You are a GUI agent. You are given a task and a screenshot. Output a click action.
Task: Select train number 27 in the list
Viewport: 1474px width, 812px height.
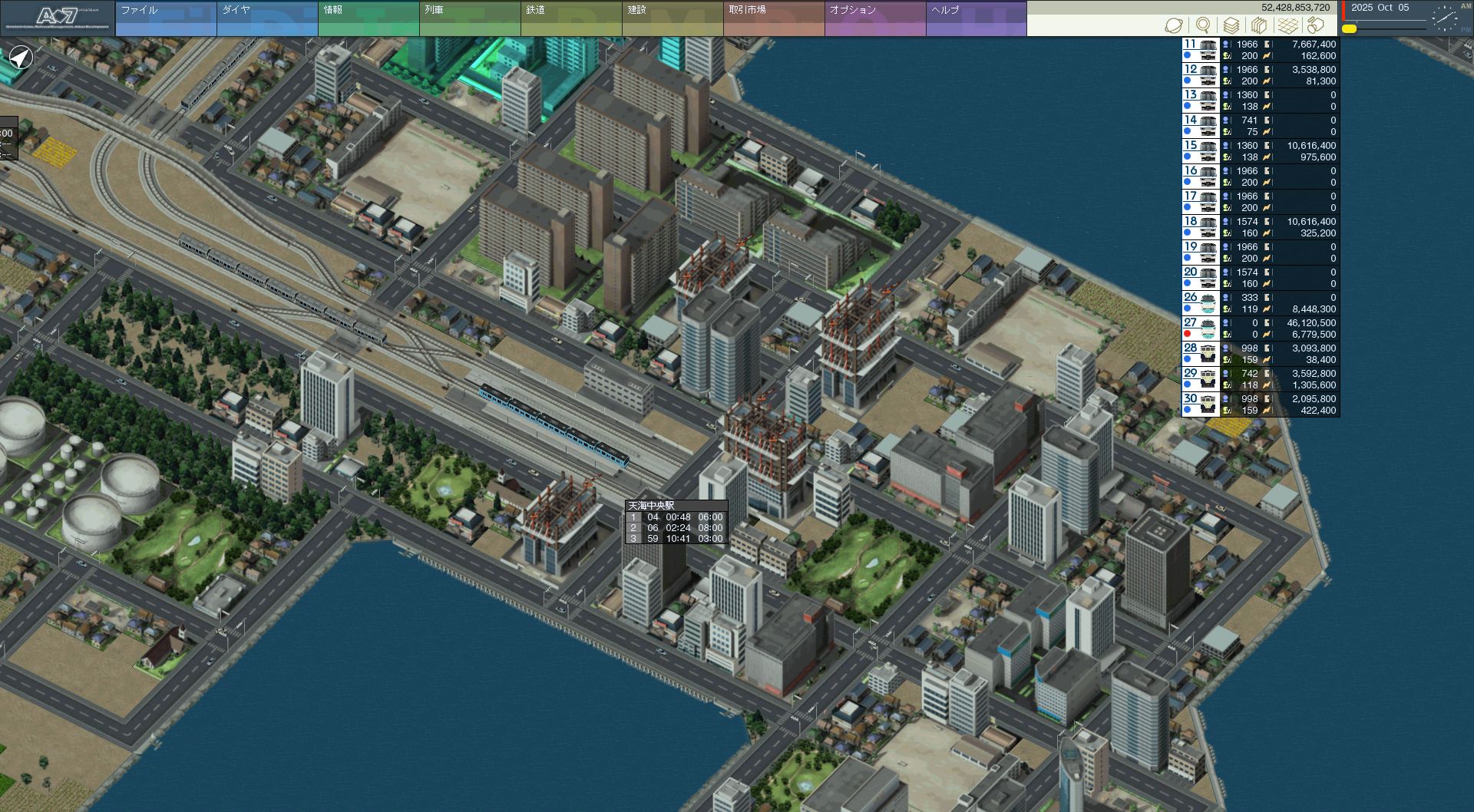point(1261,328)
